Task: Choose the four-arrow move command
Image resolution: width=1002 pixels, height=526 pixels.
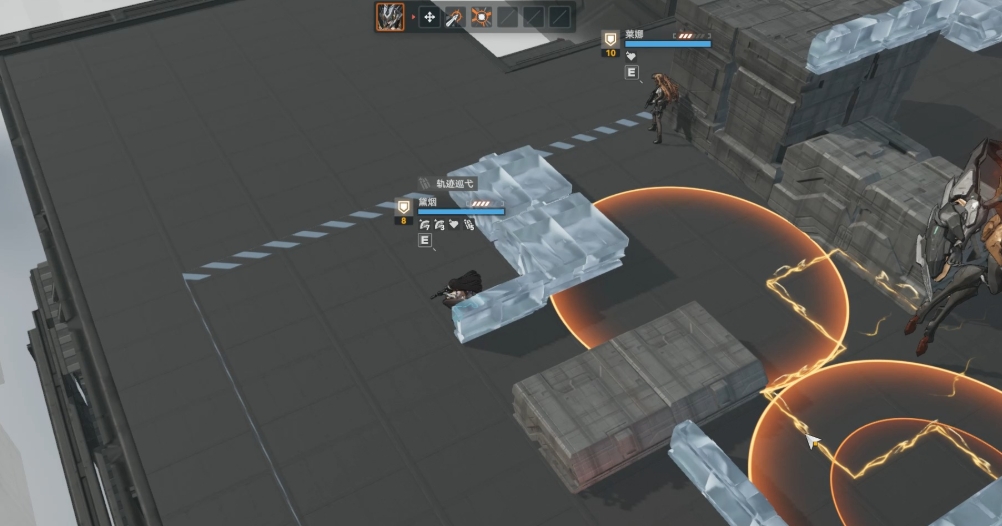Action: coord(429,17)
